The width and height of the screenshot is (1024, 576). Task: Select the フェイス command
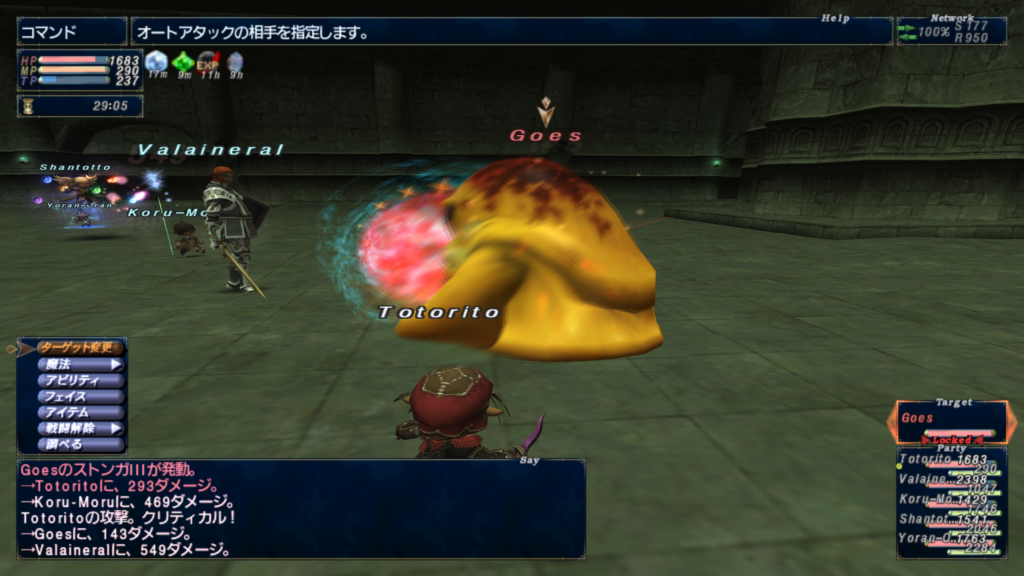80,396
